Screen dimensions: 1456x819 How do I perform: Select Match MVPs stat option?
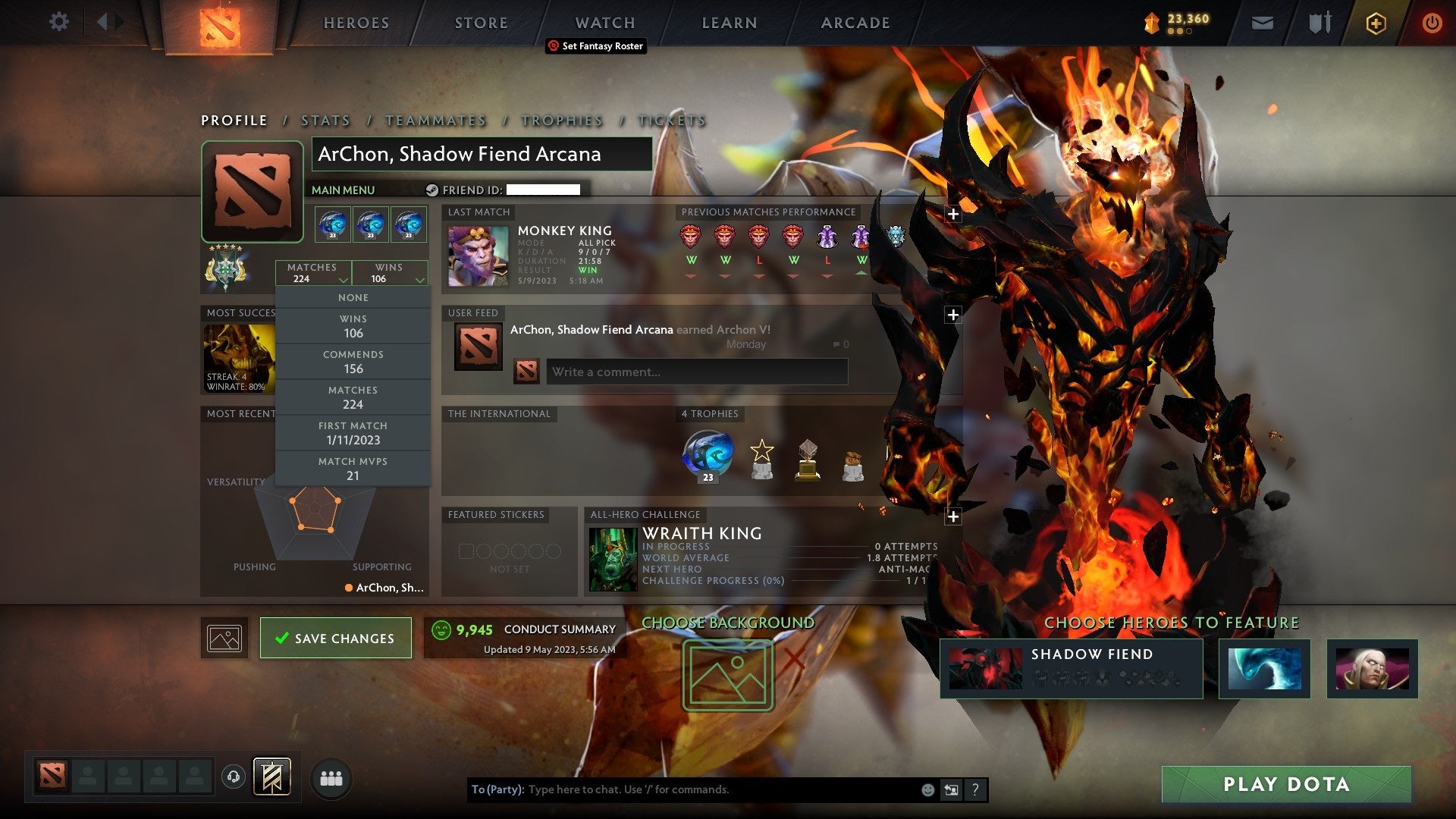(x=353, y=468)
